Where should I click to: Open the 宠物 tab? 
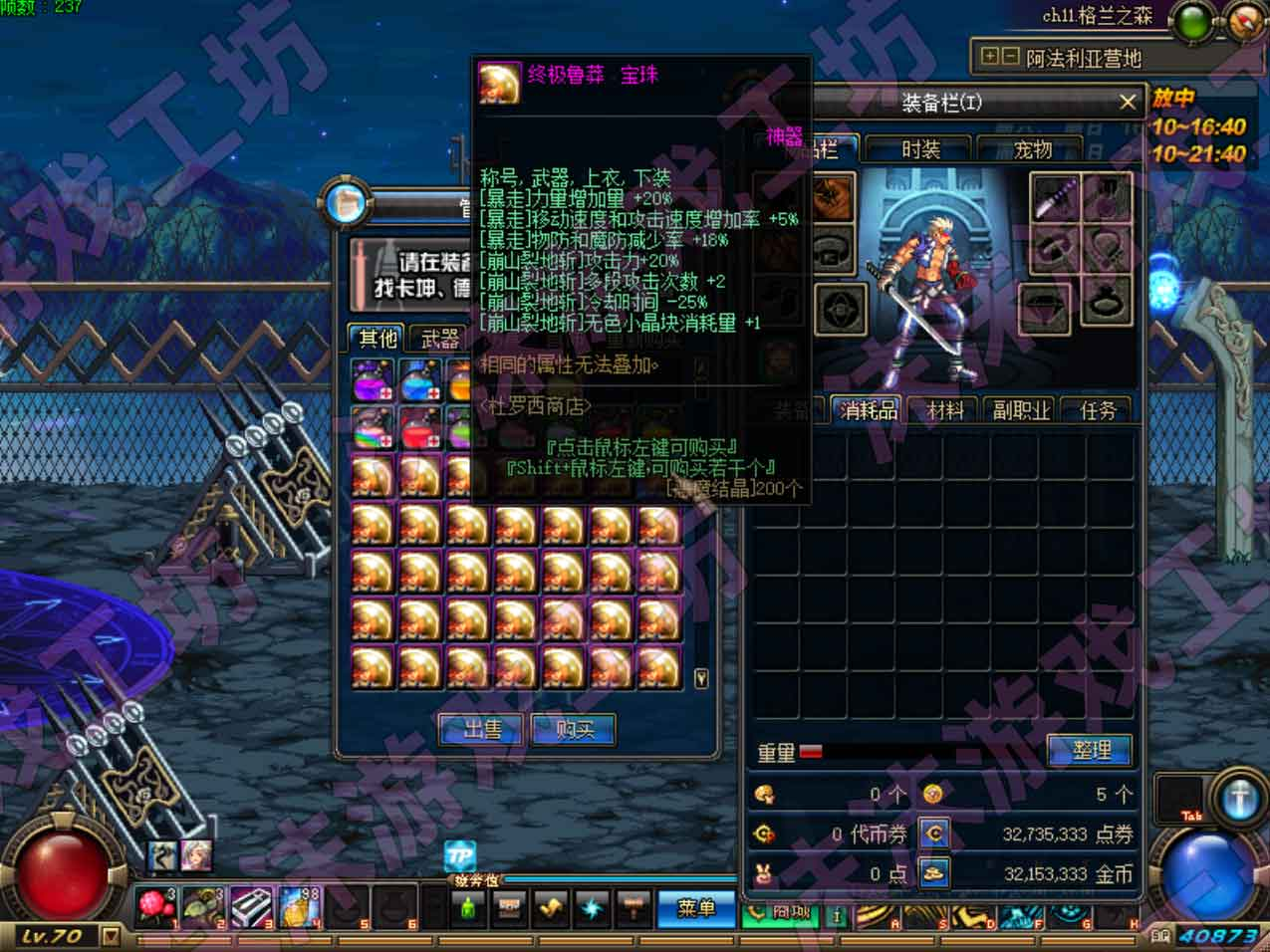click(x=1032, y=150)
